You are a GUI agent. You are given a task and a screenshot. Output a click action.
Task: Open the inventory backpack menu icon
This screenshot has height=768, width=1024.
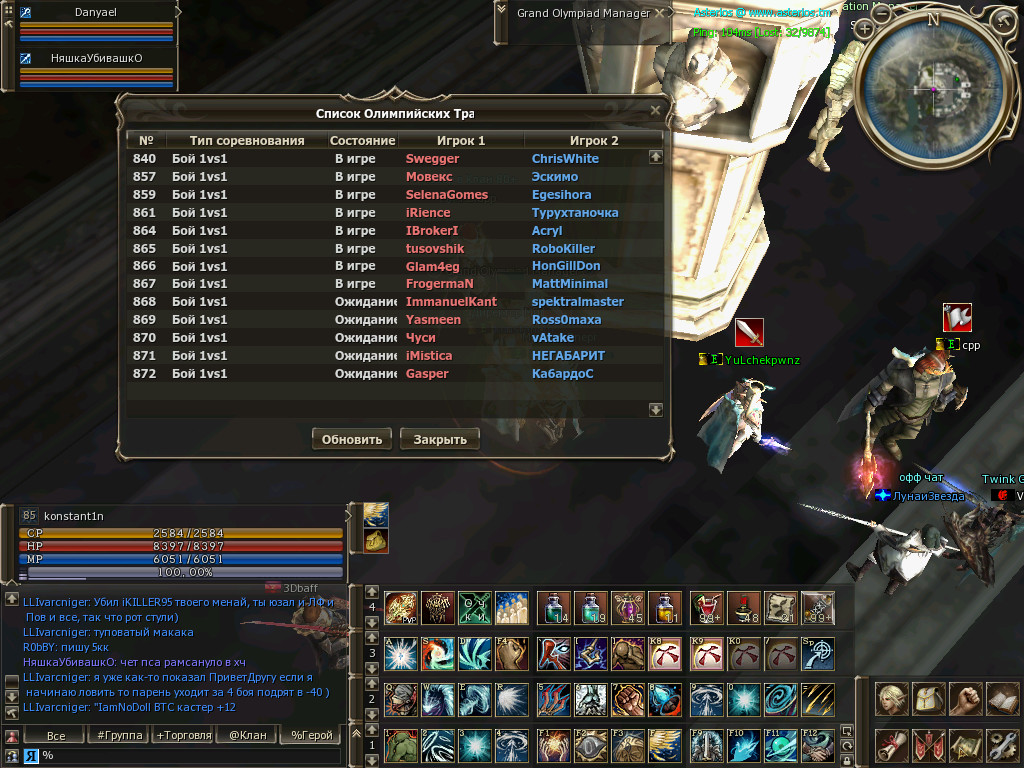930,699
